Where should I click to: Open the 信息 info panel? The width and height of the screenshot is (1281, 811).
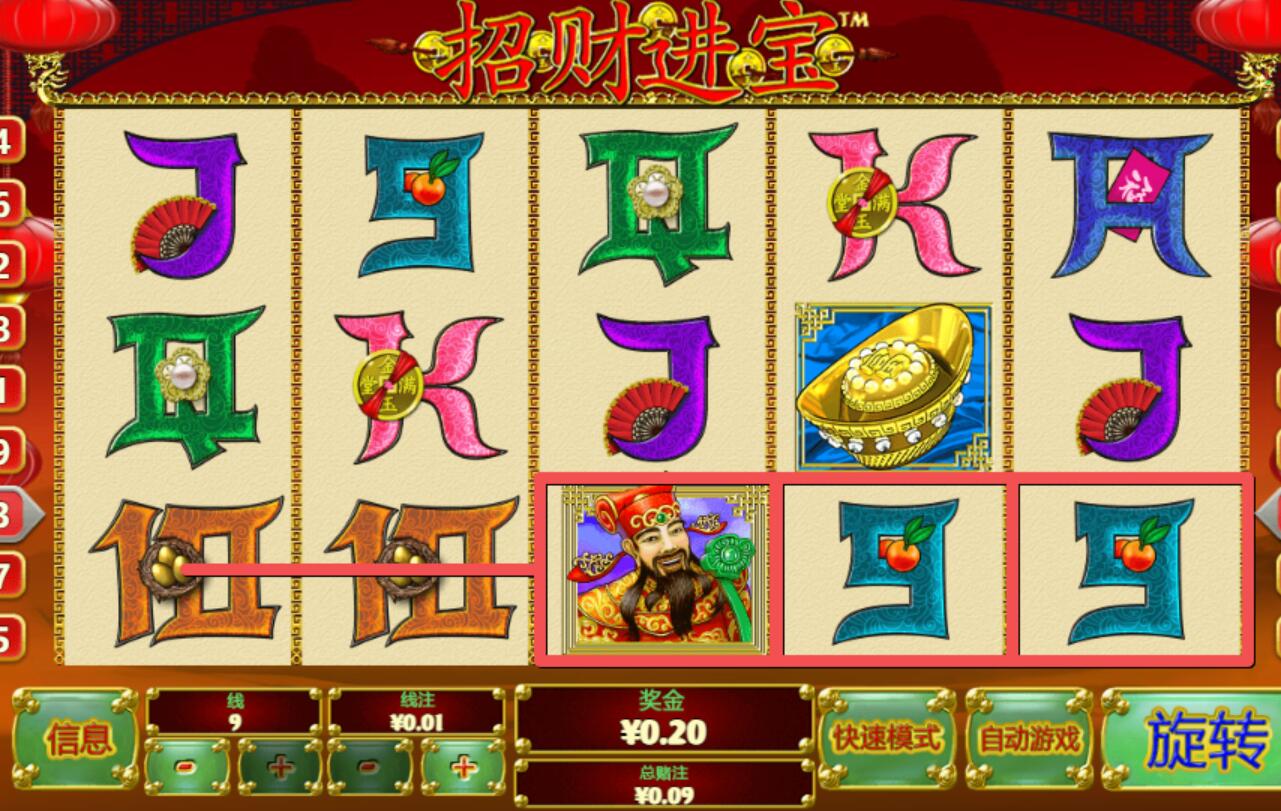coord(76,739)
